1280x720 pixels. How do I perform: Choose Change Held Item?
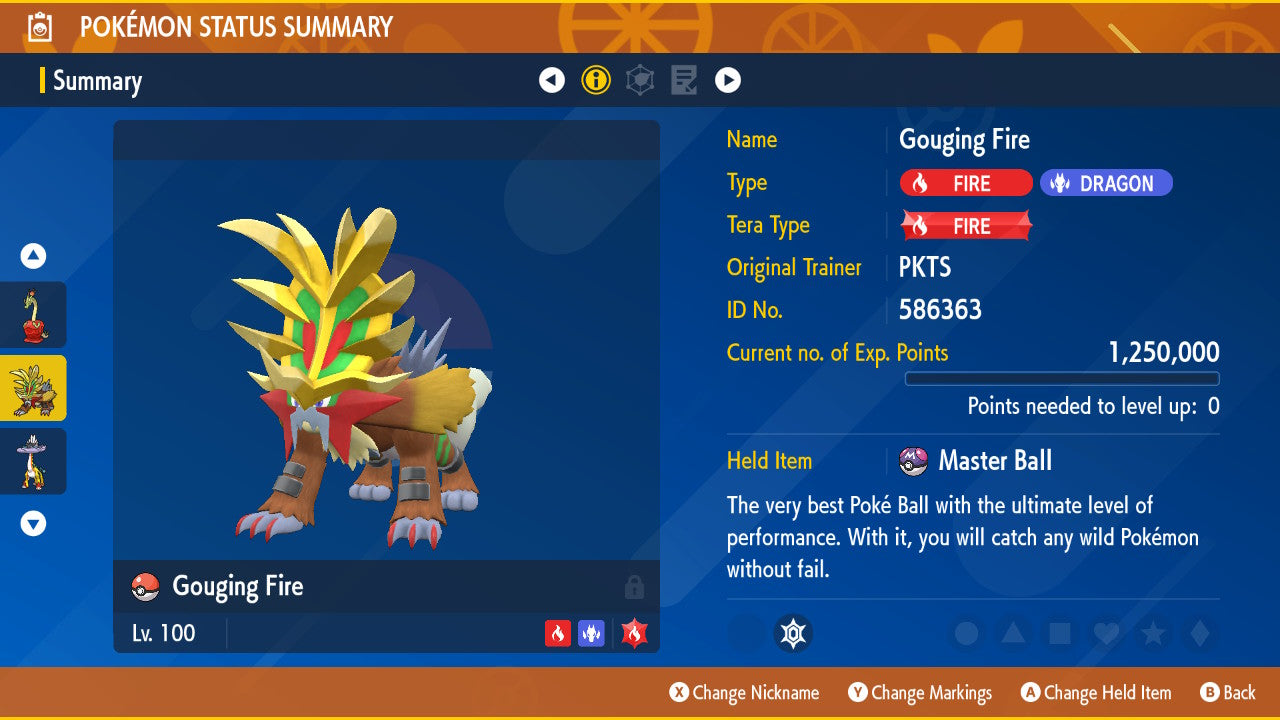[x=1096, y=693]
